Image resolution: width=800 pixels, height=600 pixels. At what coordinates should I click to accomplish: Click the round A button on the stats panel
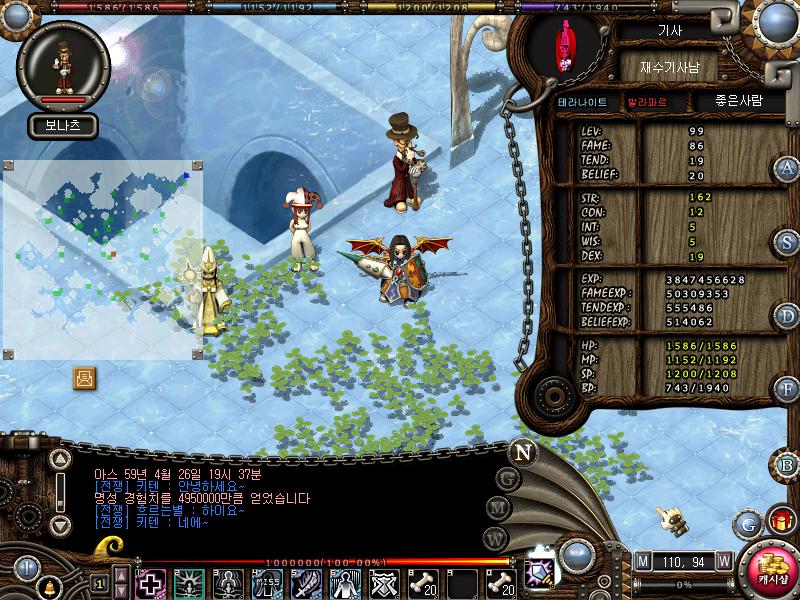(787, 168)
